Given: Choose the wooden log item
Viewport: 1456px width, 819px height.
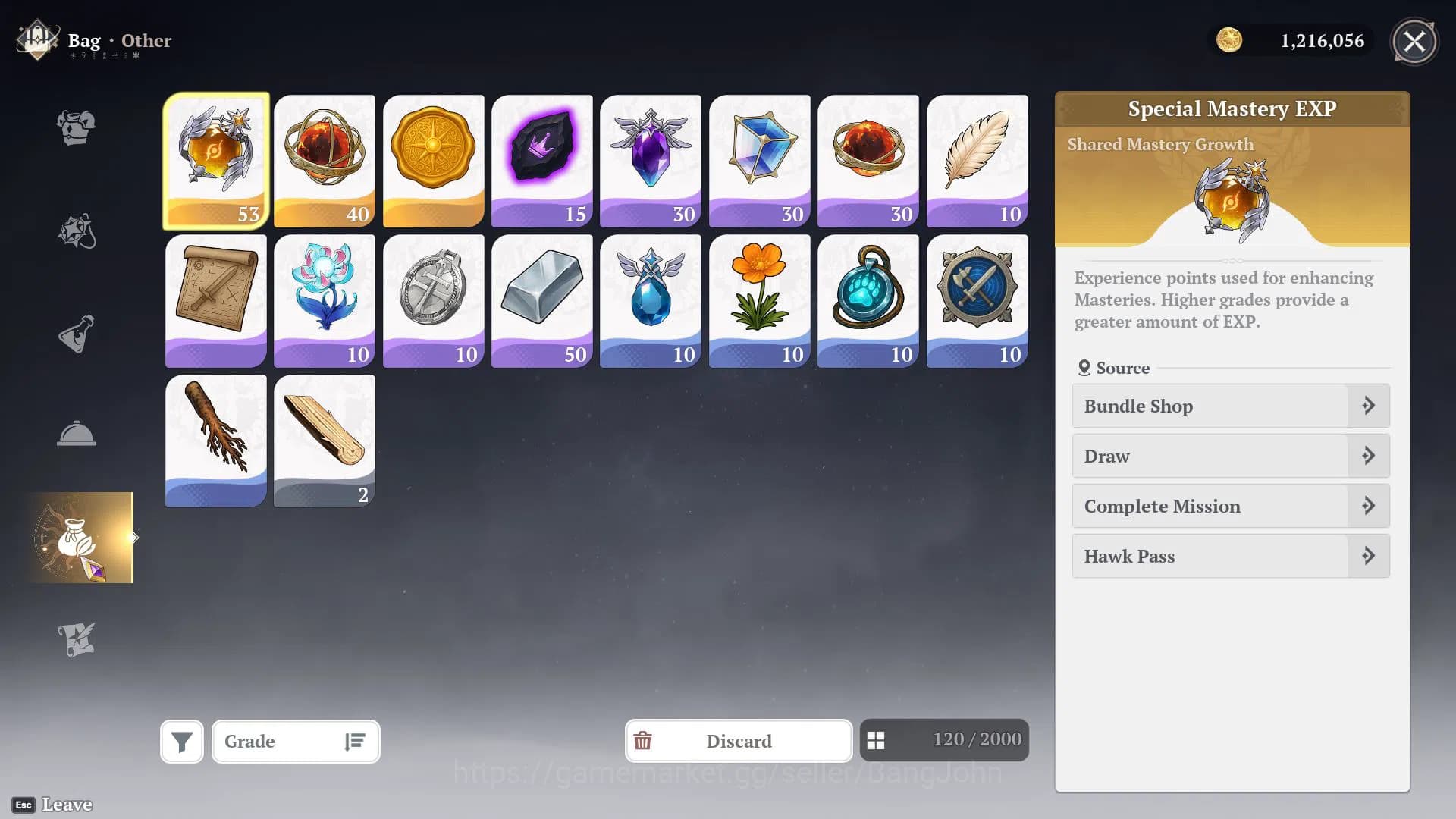Looking at the screenshot, I should pos(325,441).
